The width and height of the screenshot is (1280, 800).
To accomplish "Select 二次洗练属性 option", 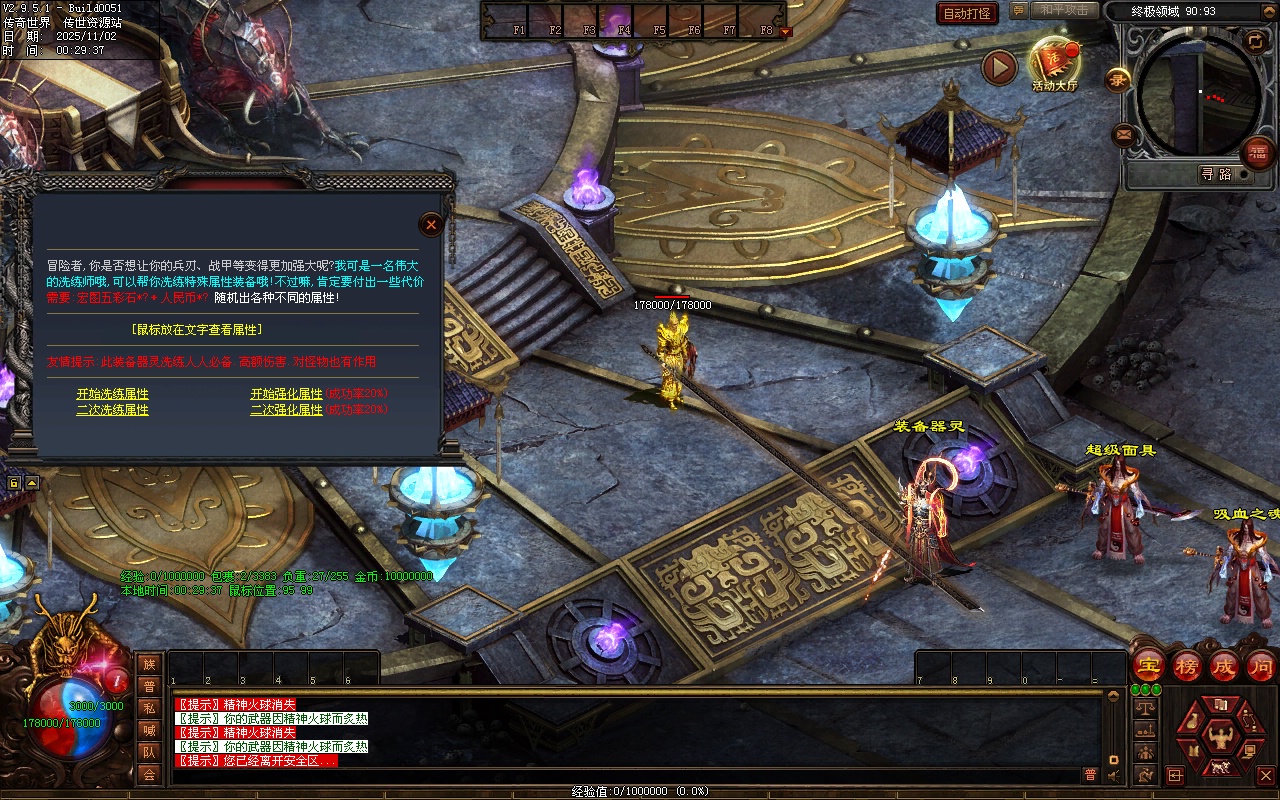I will [x=112, y=410].
